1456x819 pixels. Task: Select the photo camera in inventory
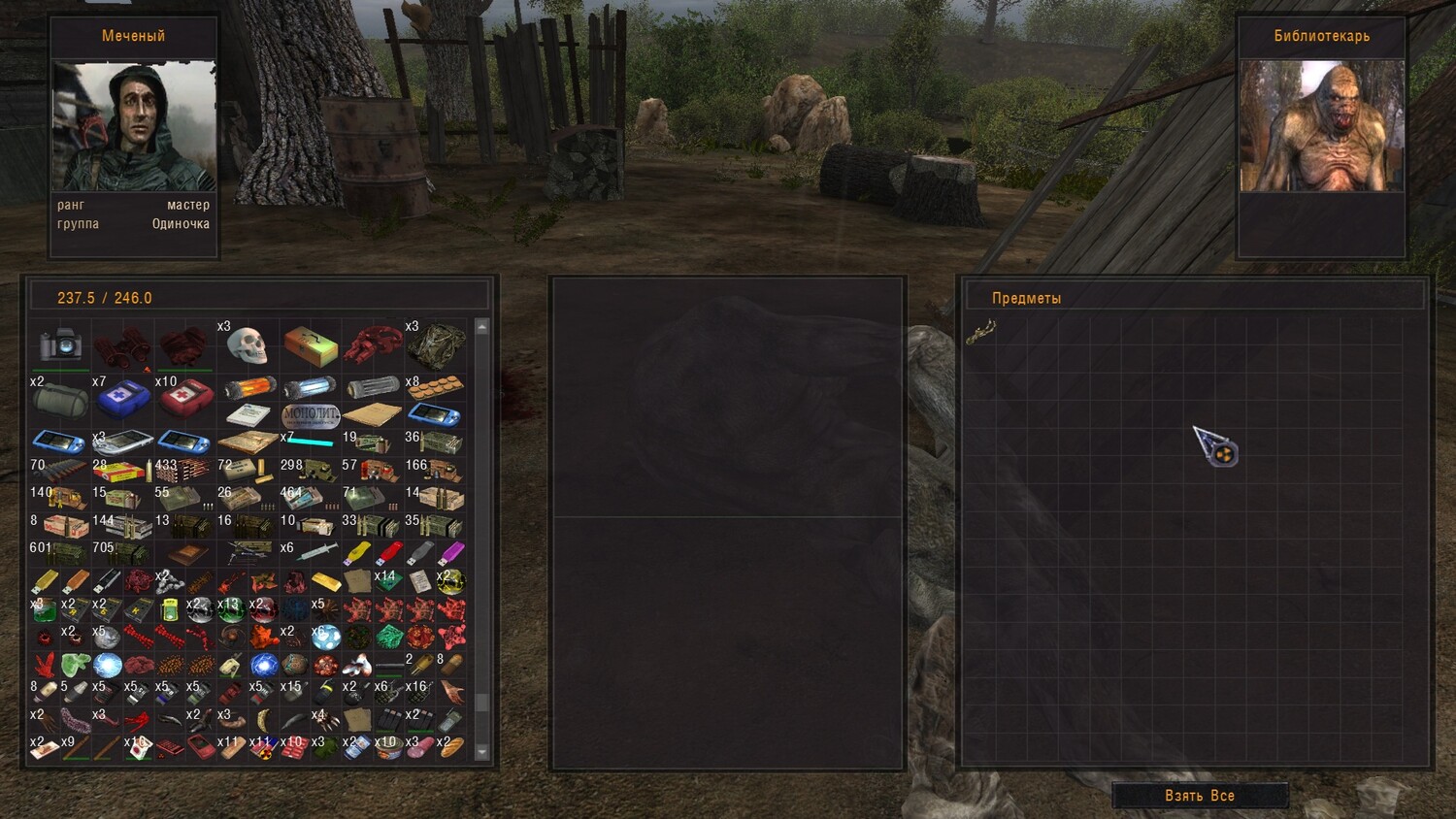[x=60, y=344]
